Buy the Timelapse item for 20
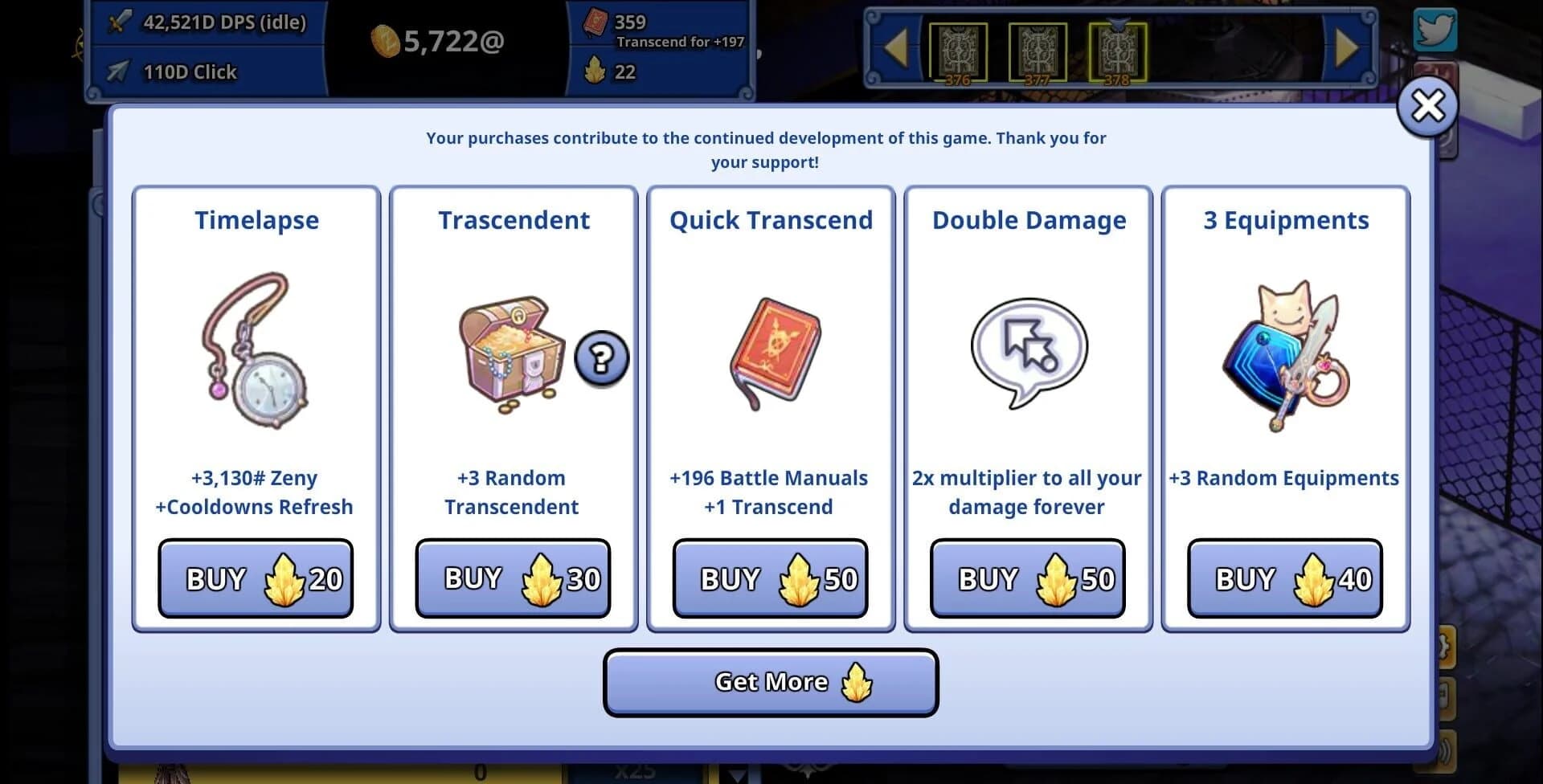The width and height of the screenshot is (1543, 784). pos(256,578)
